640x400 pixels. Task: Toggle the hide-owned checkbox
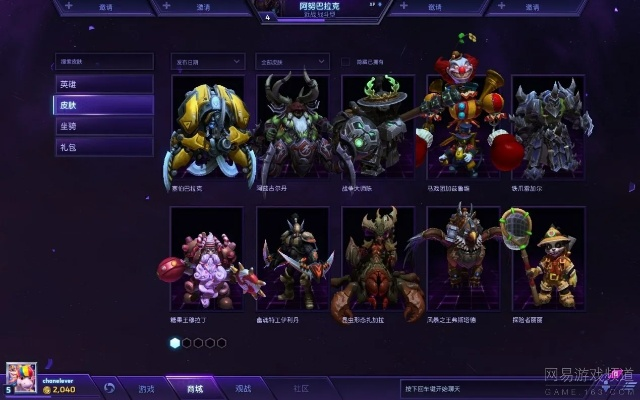[x=346, y=61]
